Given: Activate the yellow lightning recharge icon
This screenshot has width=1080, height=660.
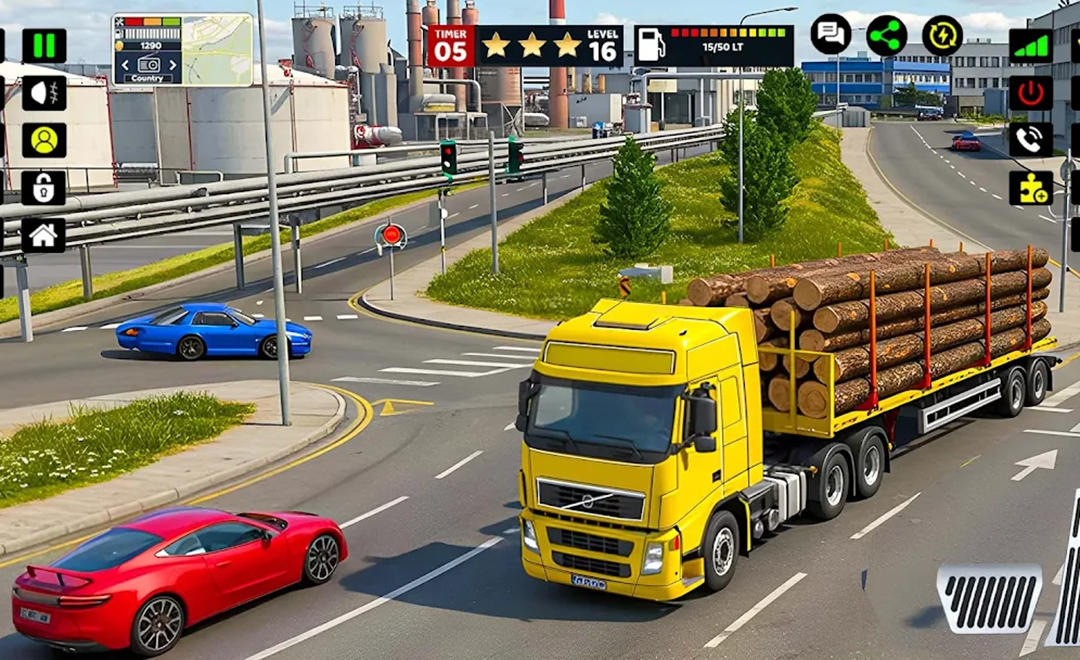Looking at the screenshot, I should click(x=942, y=35).
